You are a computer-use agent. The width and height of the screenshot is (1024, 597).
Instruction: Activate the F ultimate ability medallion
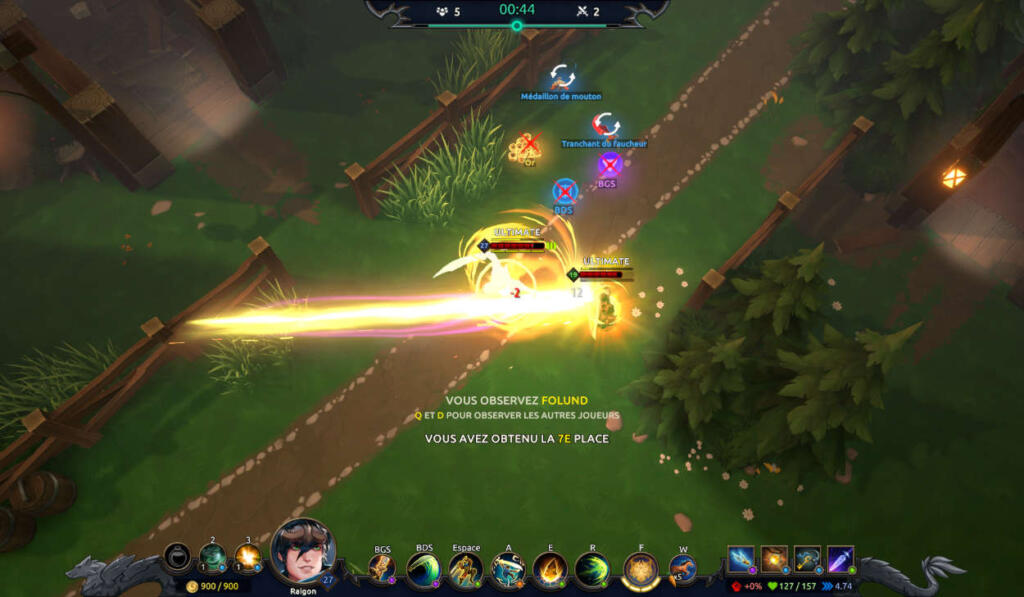coord(640,570)
